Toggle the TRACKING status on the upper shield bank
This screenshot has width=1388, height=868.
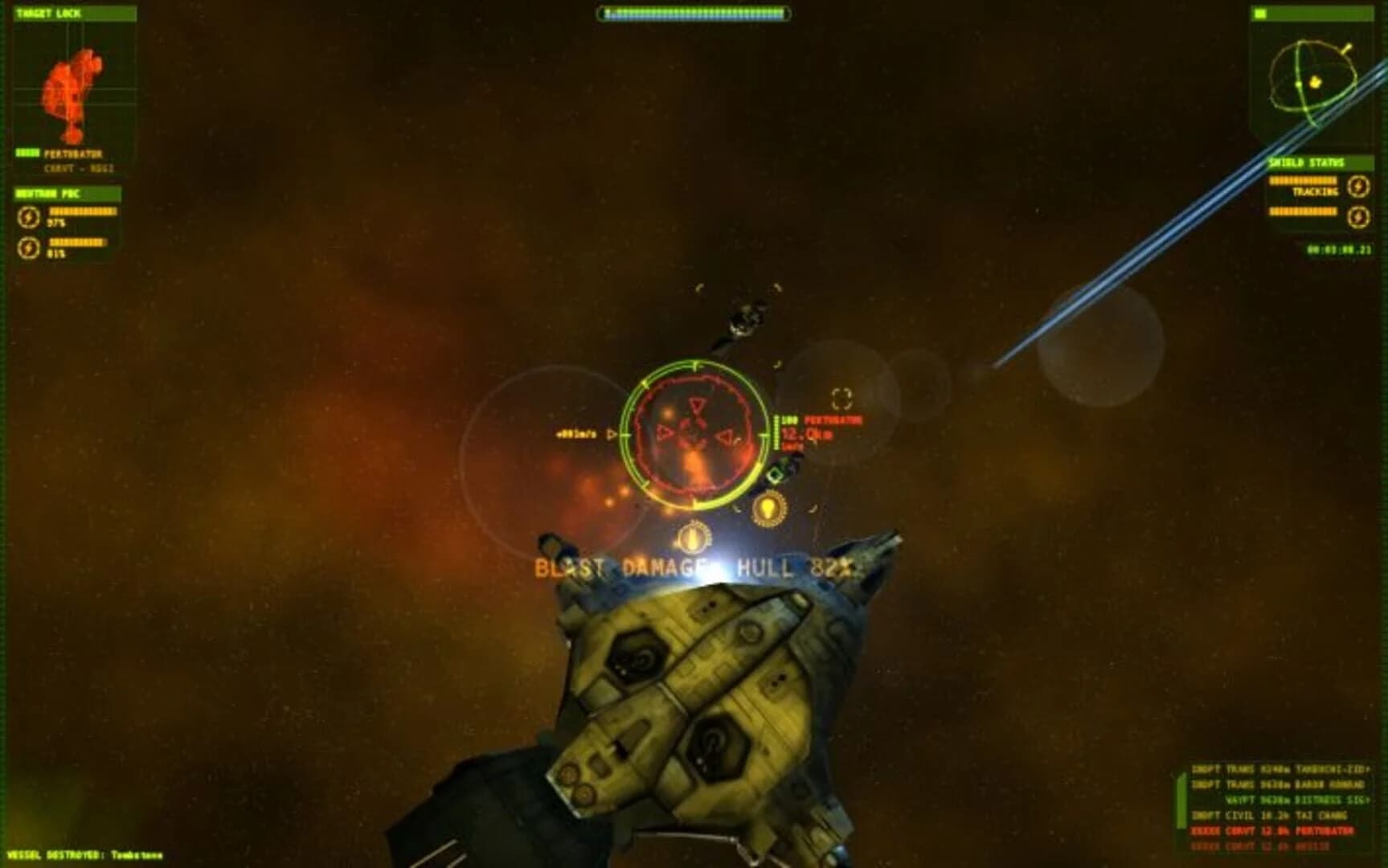[x=1316, y=193]
